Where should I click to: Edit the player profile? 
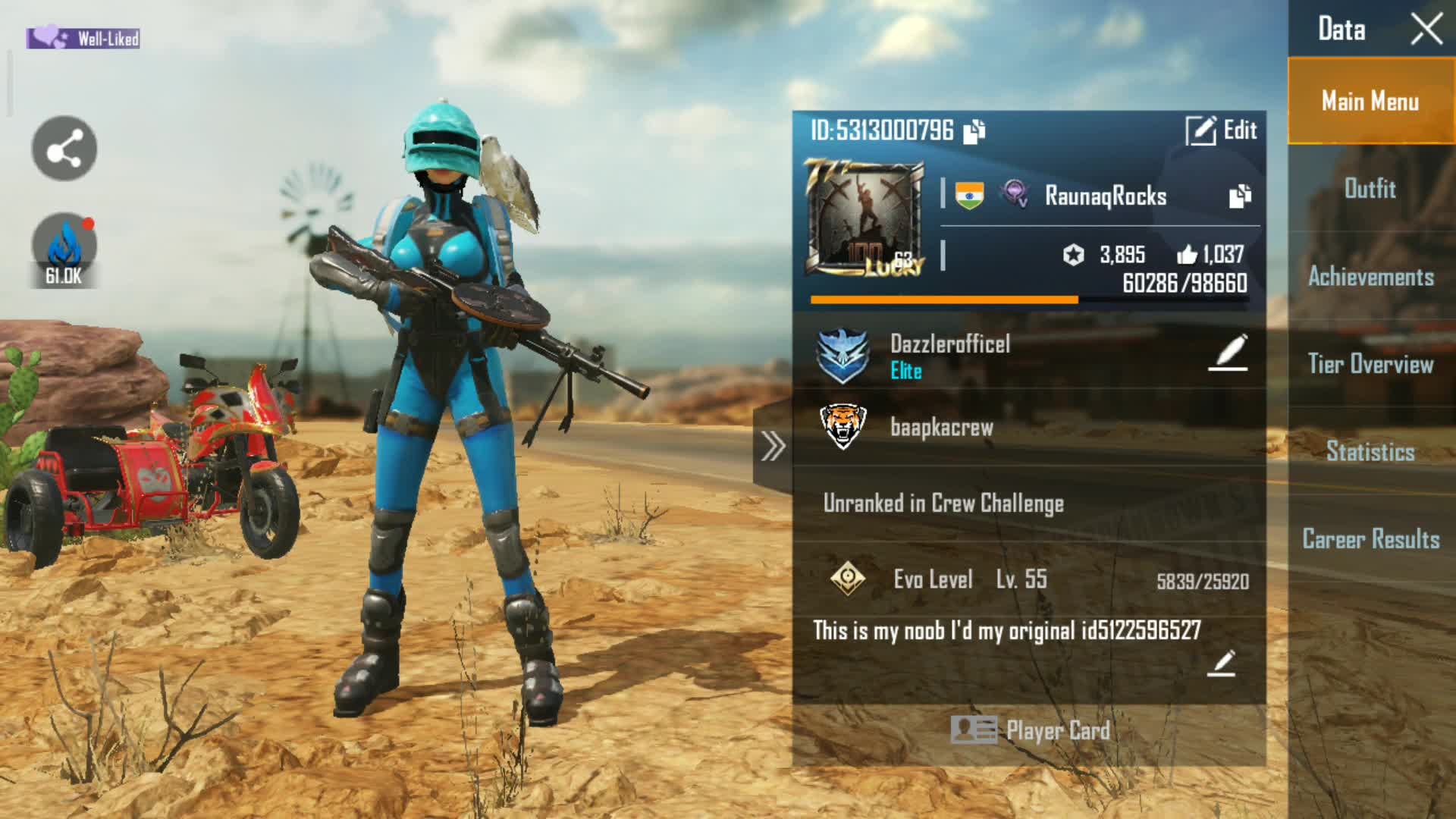click(x=1221, y=130)
